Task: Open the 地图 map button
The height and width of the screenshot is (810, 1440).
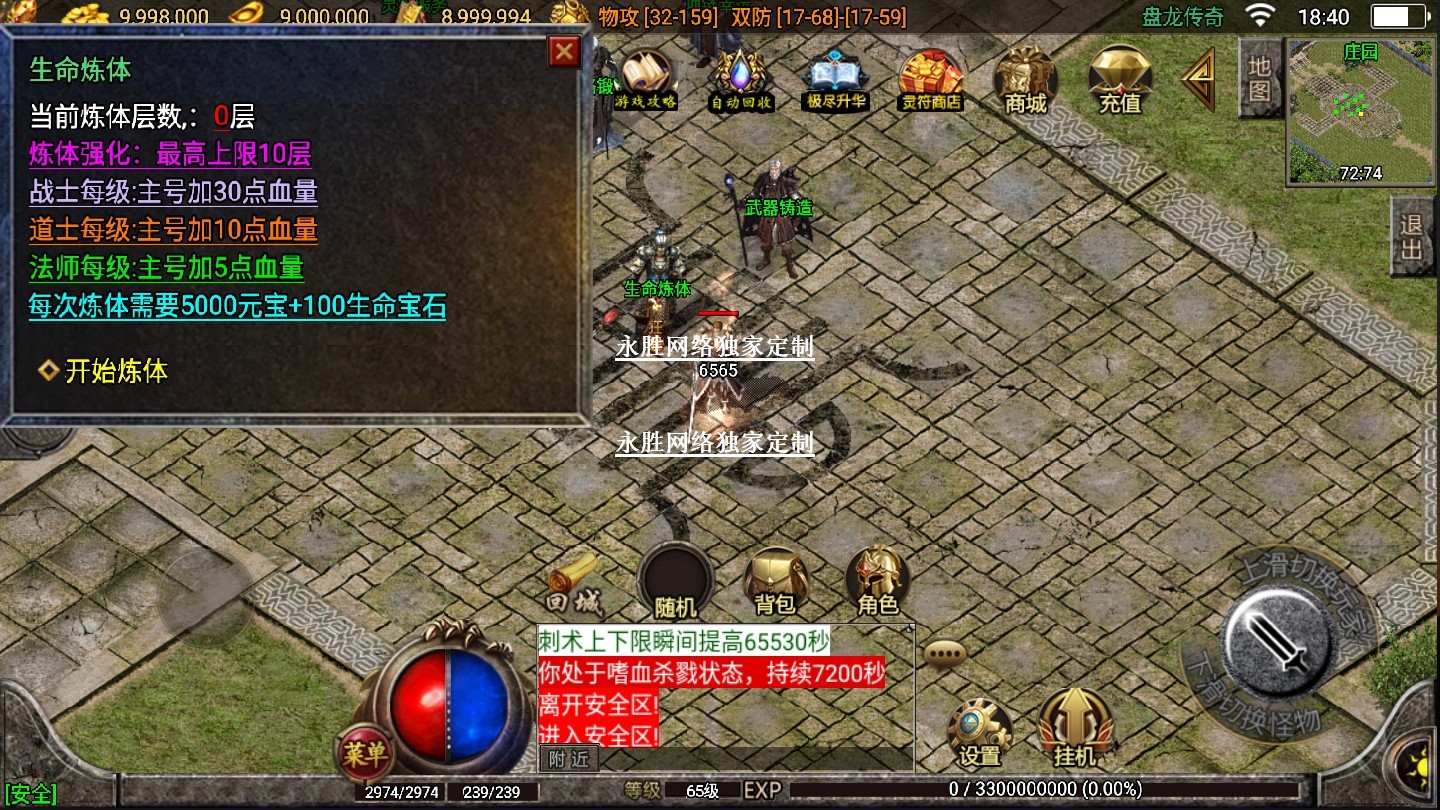Action: pyautogui.click(x=1260, y=78)
